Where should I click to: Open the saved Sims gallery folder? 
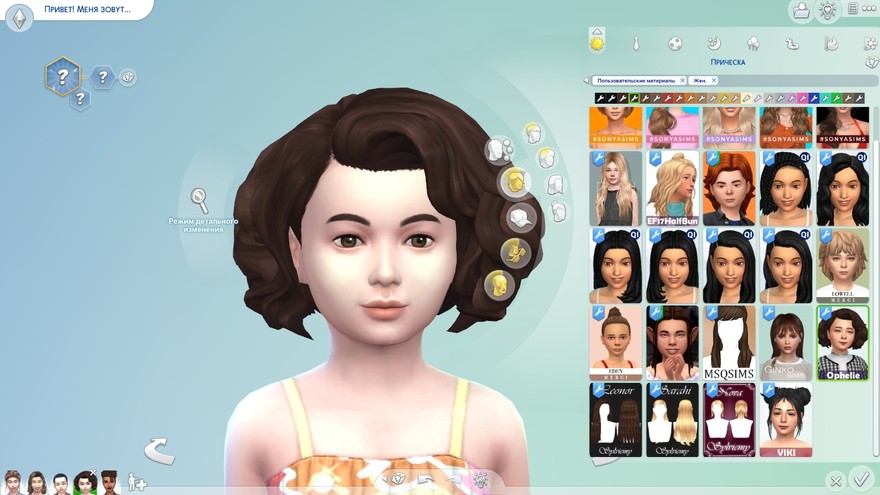tap(800, 11)
